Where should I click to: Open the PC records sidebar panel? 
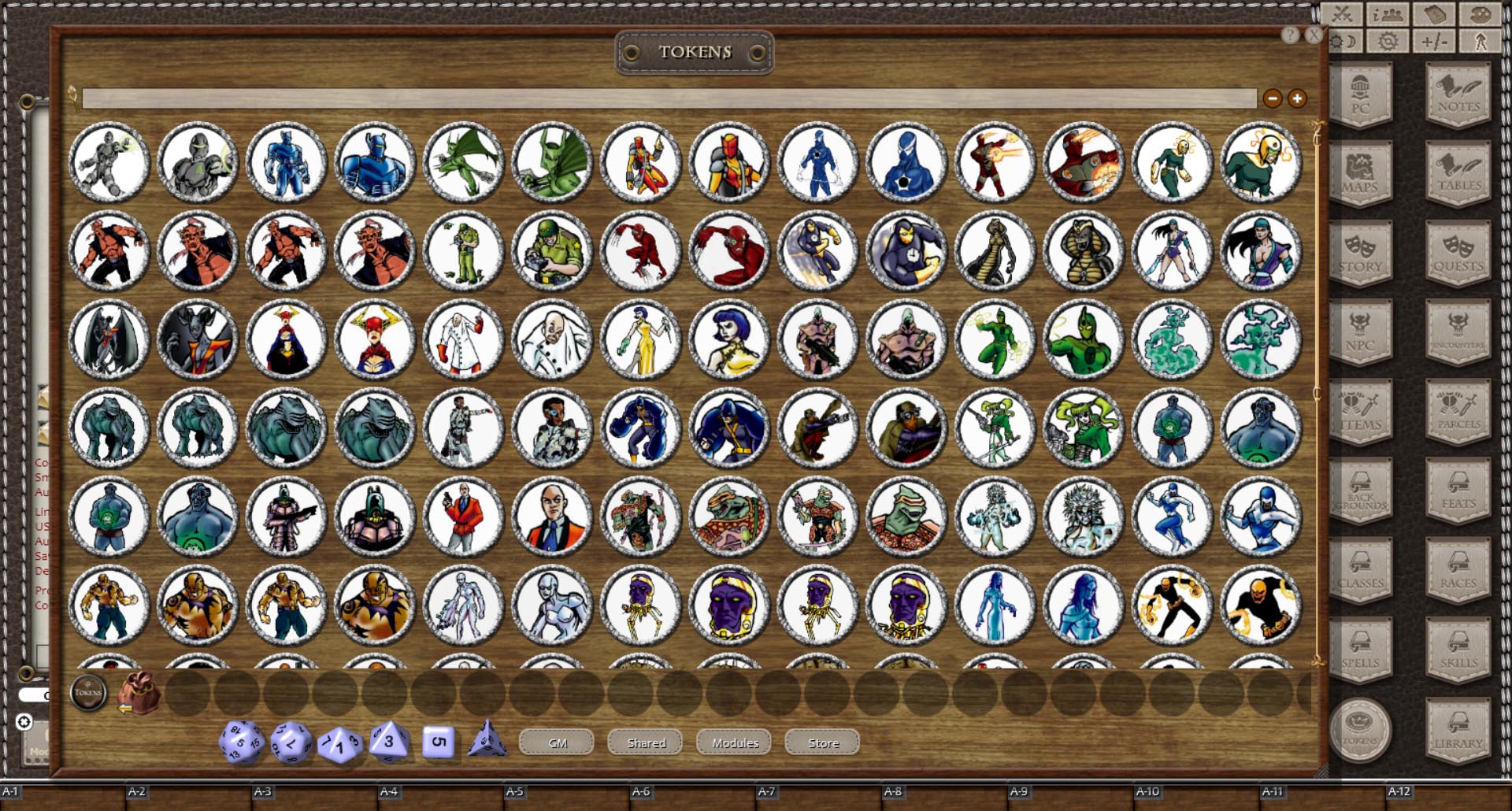1362,94
